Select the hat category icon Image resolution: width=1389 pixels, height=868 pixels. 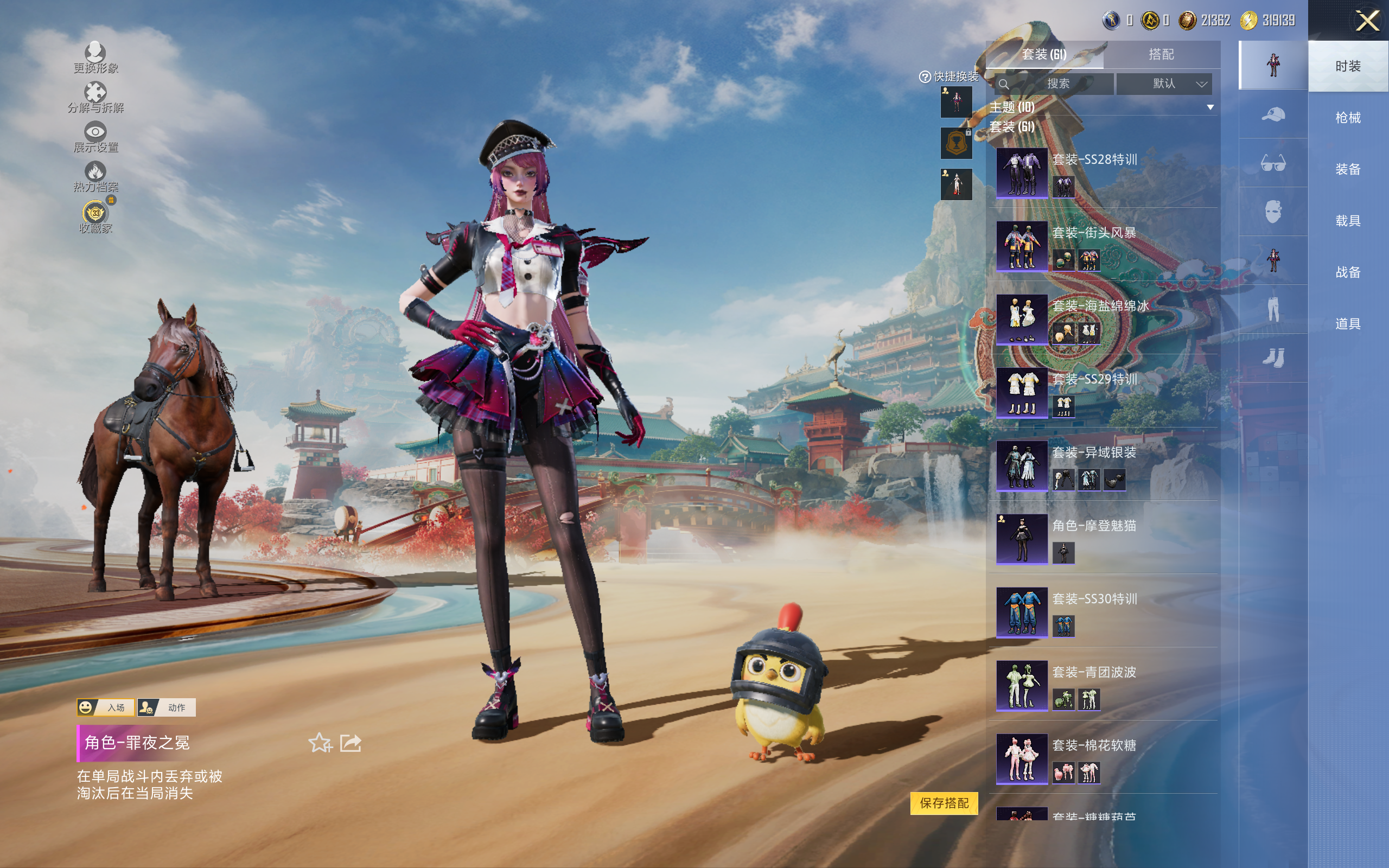[x=1273, y=114]
